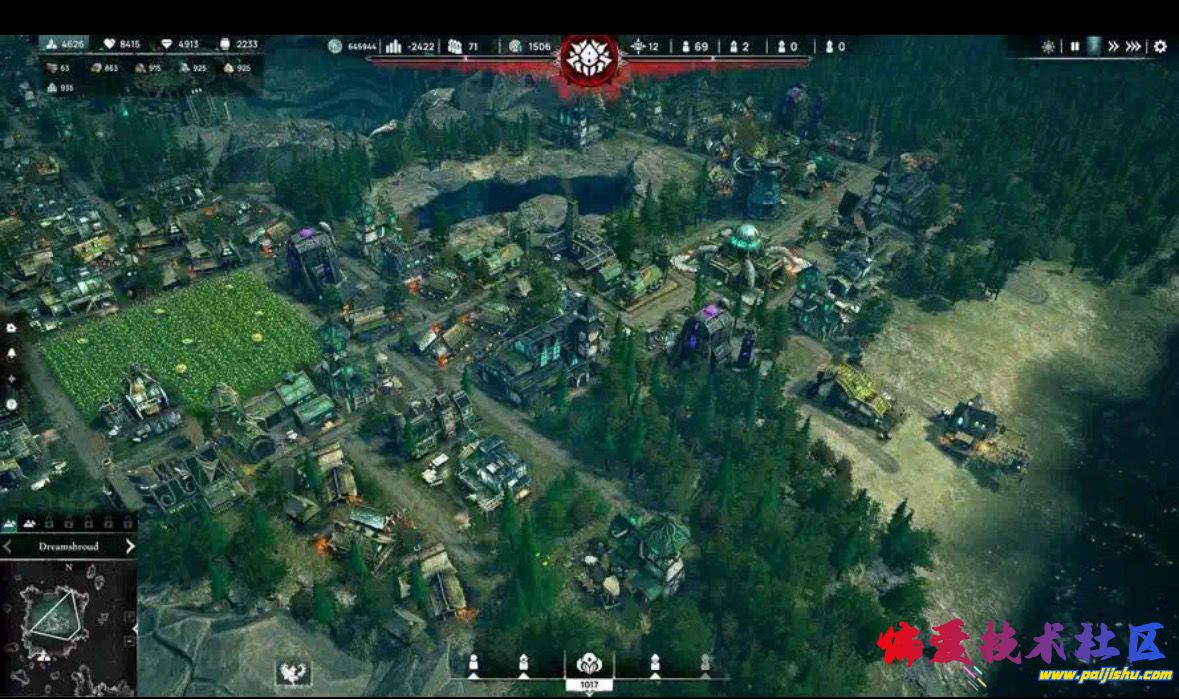Click the Dreamshroud minimap
This screenshot has width=1179, height=699.
(x=66, y=625)
